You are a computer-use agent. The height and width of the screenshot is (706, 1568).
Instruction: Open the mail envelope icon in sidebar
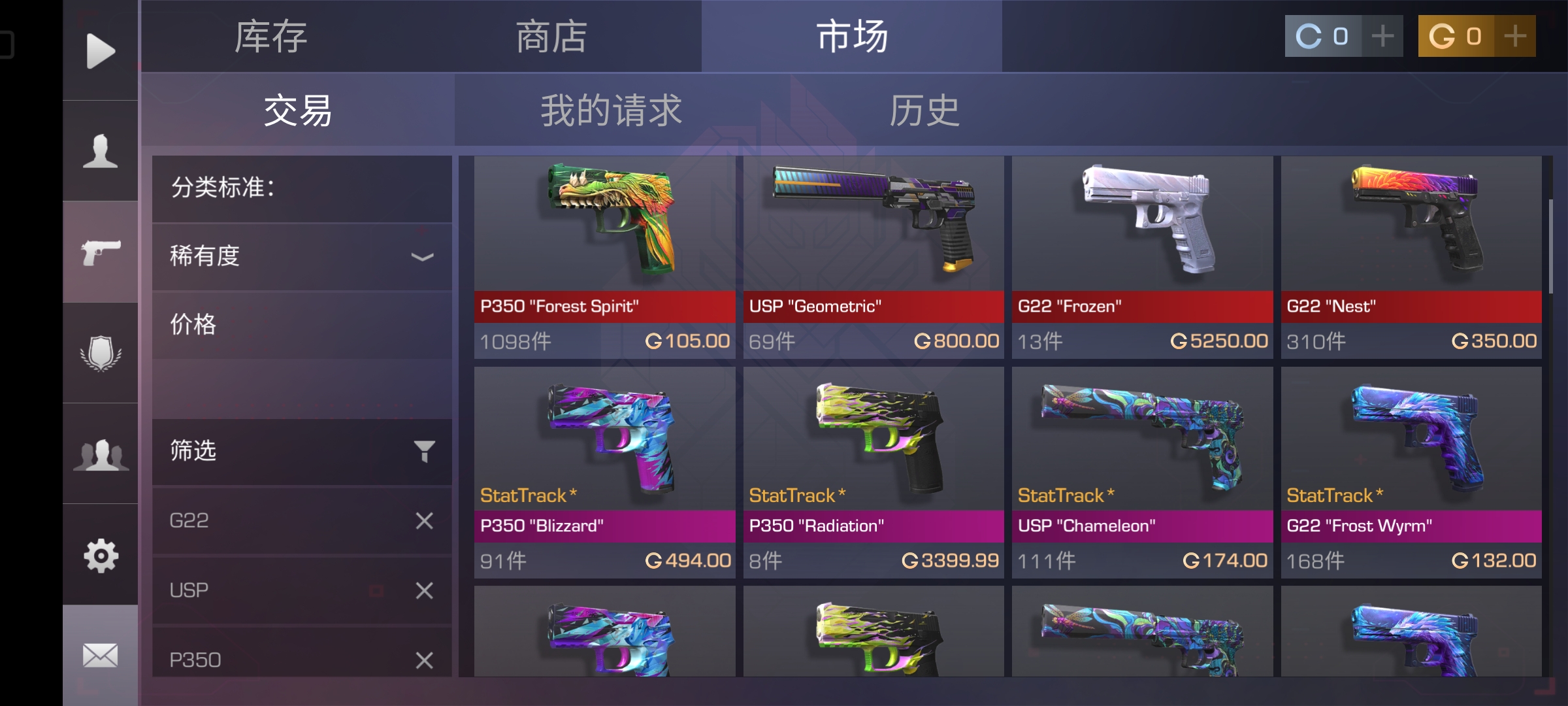(99, 654)
